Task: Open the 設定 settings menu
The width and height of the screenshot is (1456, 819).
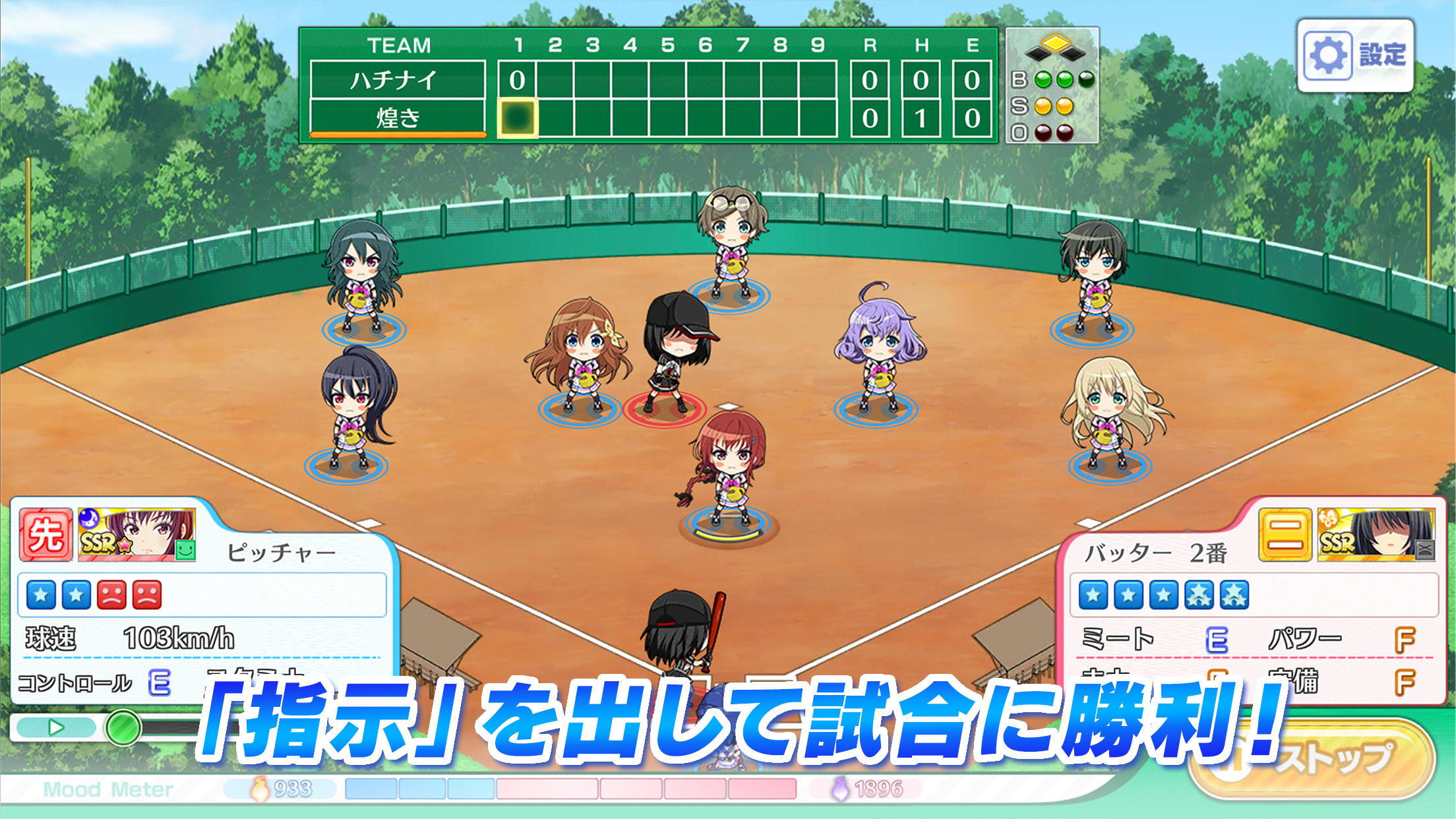Action: click(1355, 55)
